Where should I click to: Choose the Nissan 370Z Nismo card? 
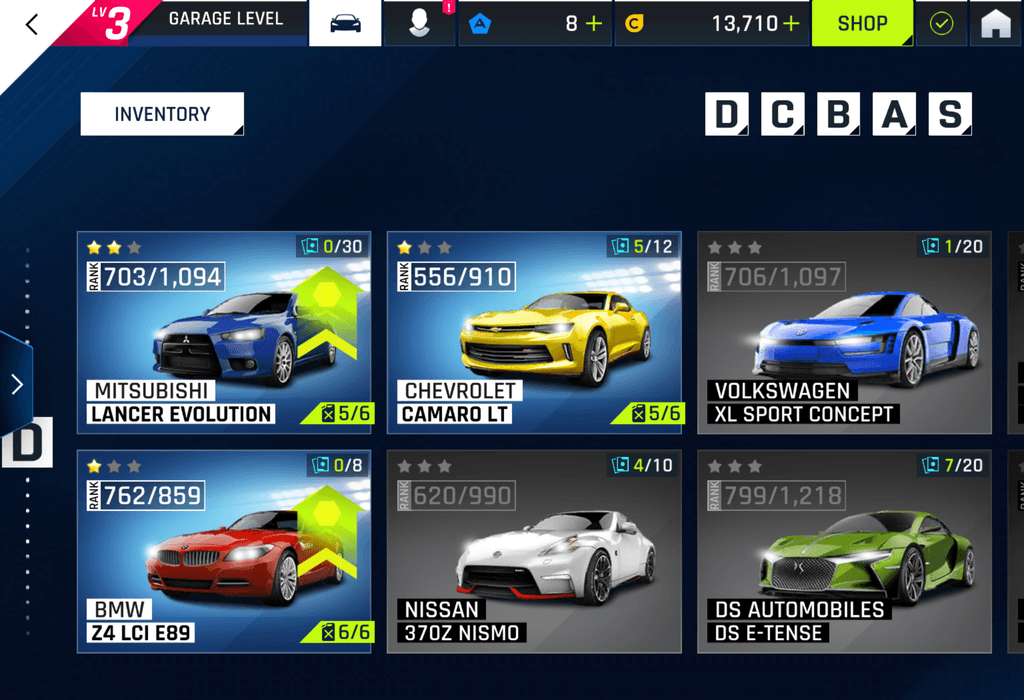click(534, 551)
